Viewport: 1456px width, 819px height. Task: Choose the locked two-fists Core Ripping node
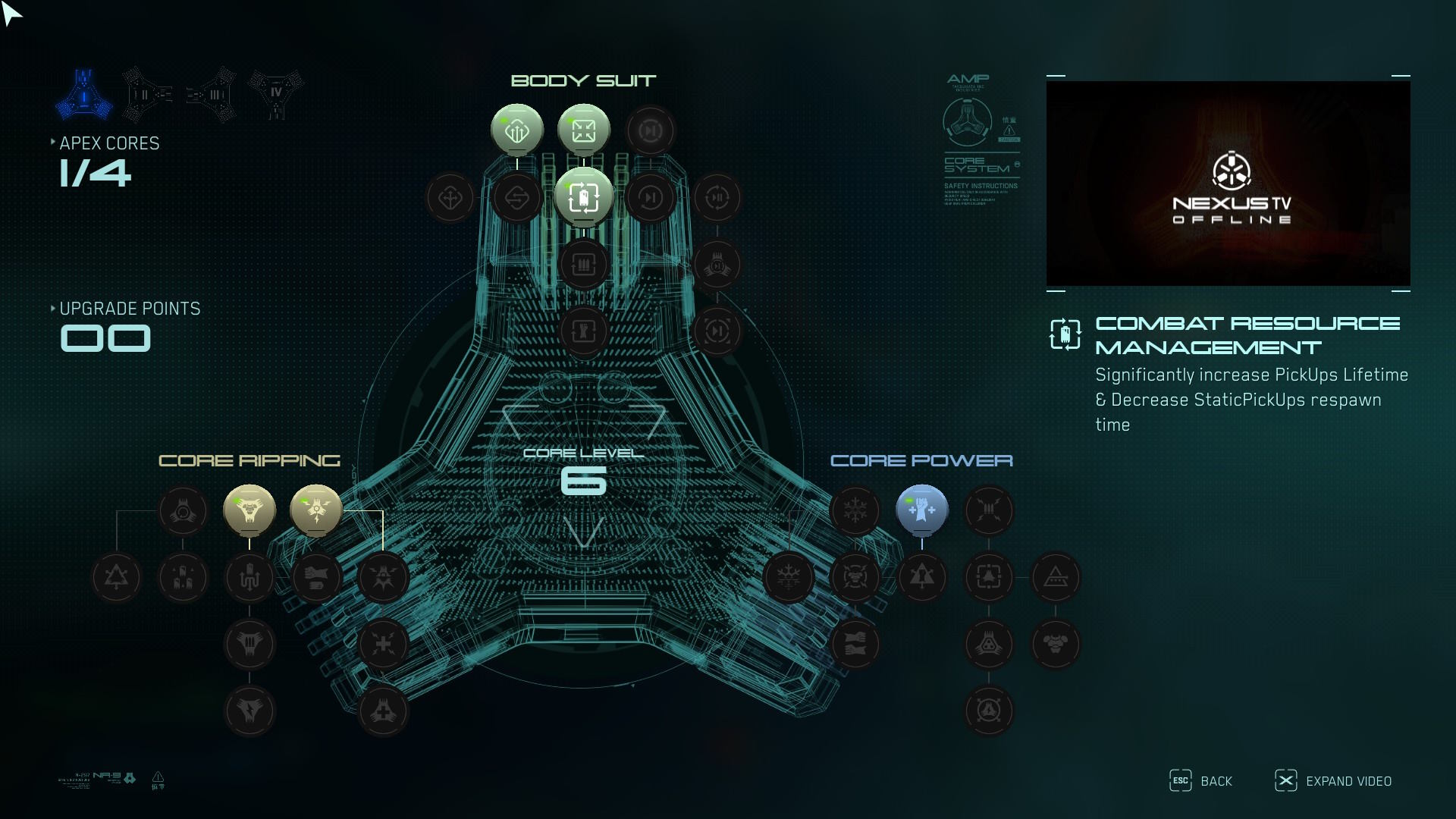tap(316, 578)
